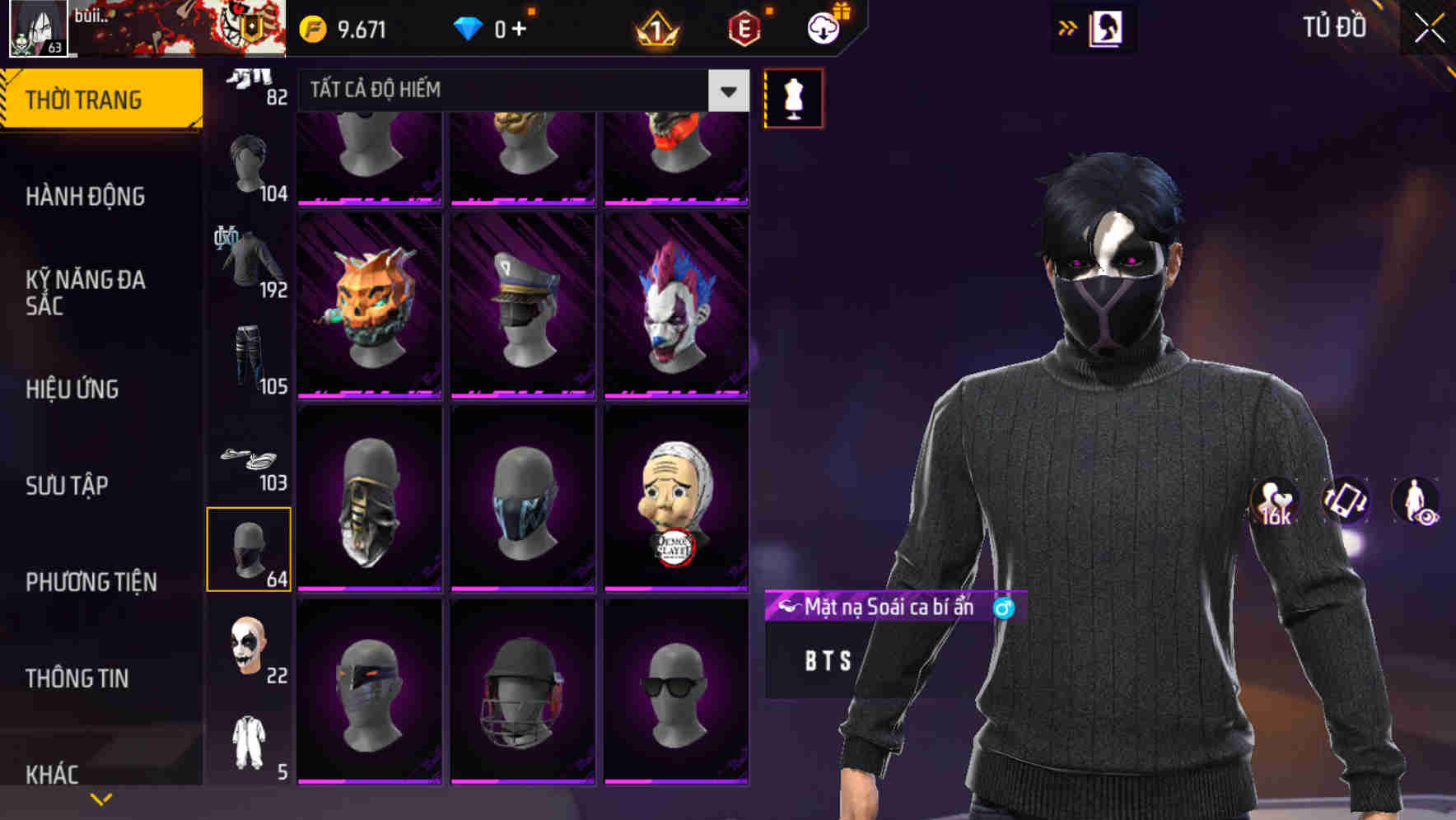Viewport: 1456px width, 820px height.
Task: Collapse the top bar with double-chevron arrows
Action: tap(1067, 27)
